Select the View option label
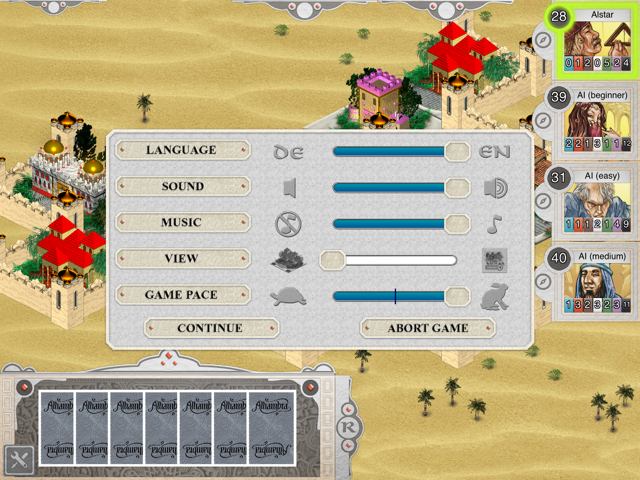 (x=181, y=258)
